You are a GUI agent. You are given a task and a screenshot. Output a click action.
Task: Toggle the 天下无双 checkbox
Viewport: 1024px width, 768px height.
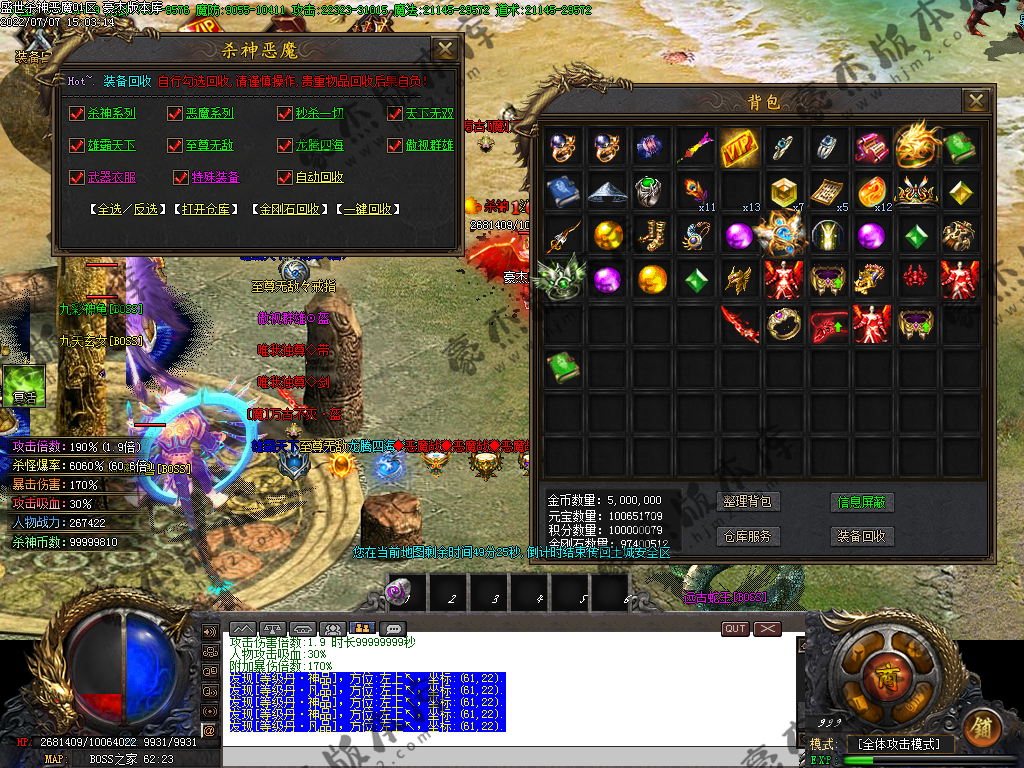coord(395,114)
